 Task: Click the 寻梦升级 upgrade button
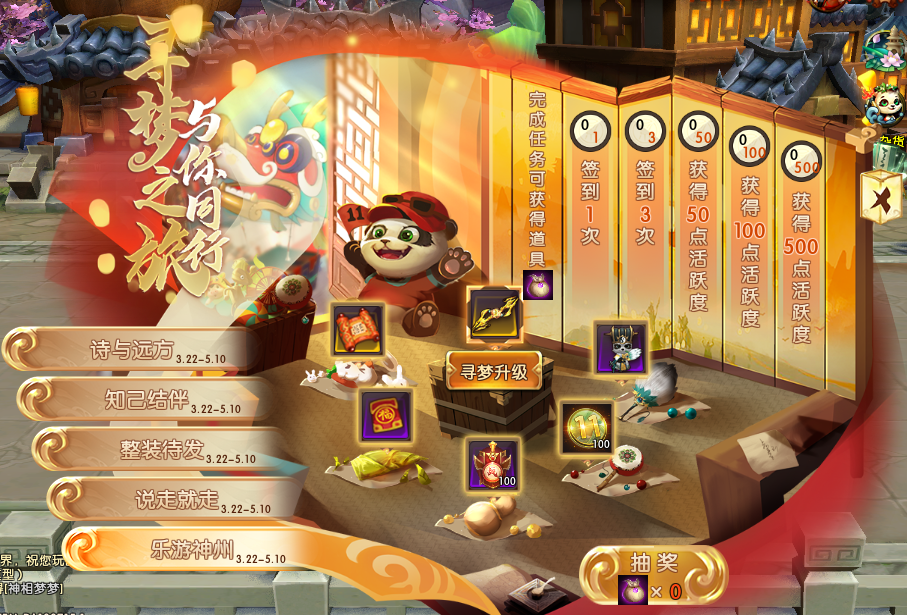[x=494, y=372]
